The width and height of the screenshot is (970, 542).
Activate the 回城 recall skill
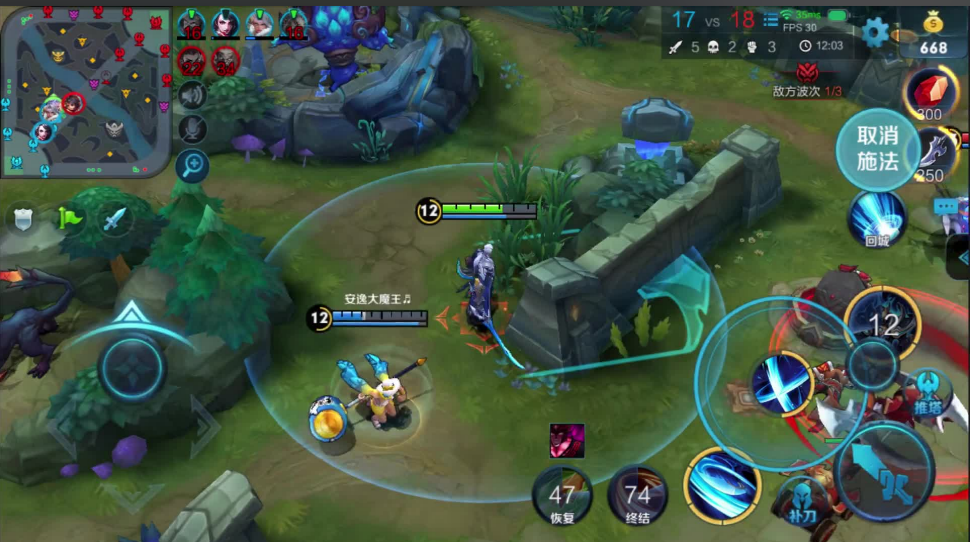[877, 218]
